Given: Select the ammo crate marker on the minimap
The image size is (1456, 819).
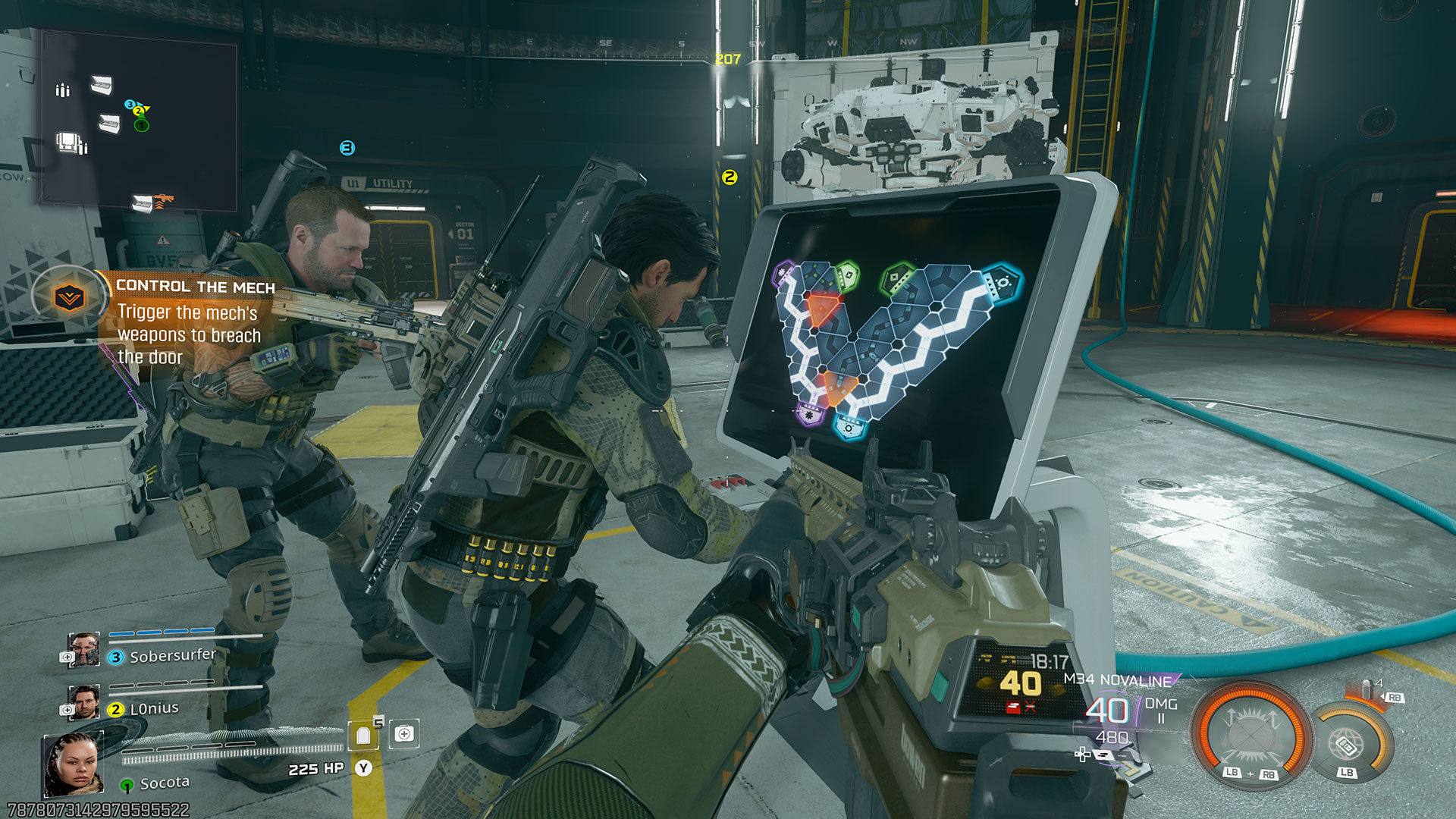Looking at the screenshot, I should [x=63, y=90].
